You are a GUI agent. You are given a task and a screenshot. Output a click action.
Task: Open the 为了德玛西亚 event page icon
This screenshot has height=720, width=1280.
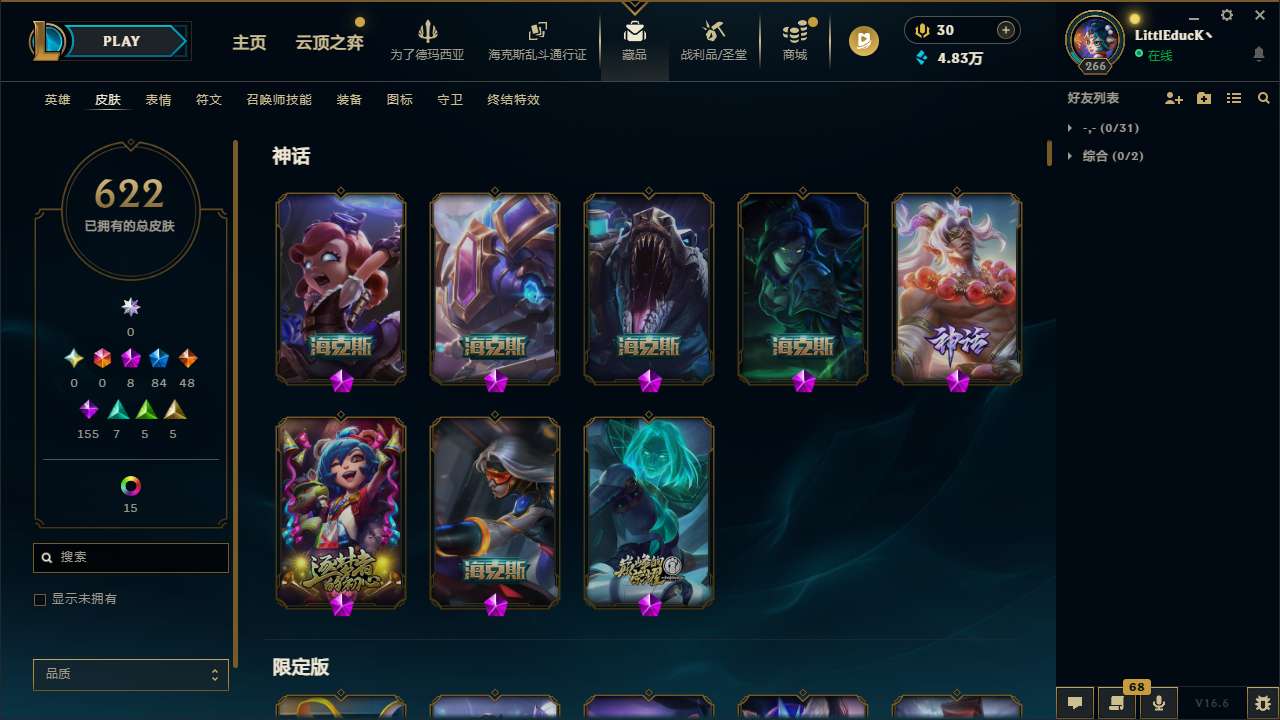(x=428, y=40)
